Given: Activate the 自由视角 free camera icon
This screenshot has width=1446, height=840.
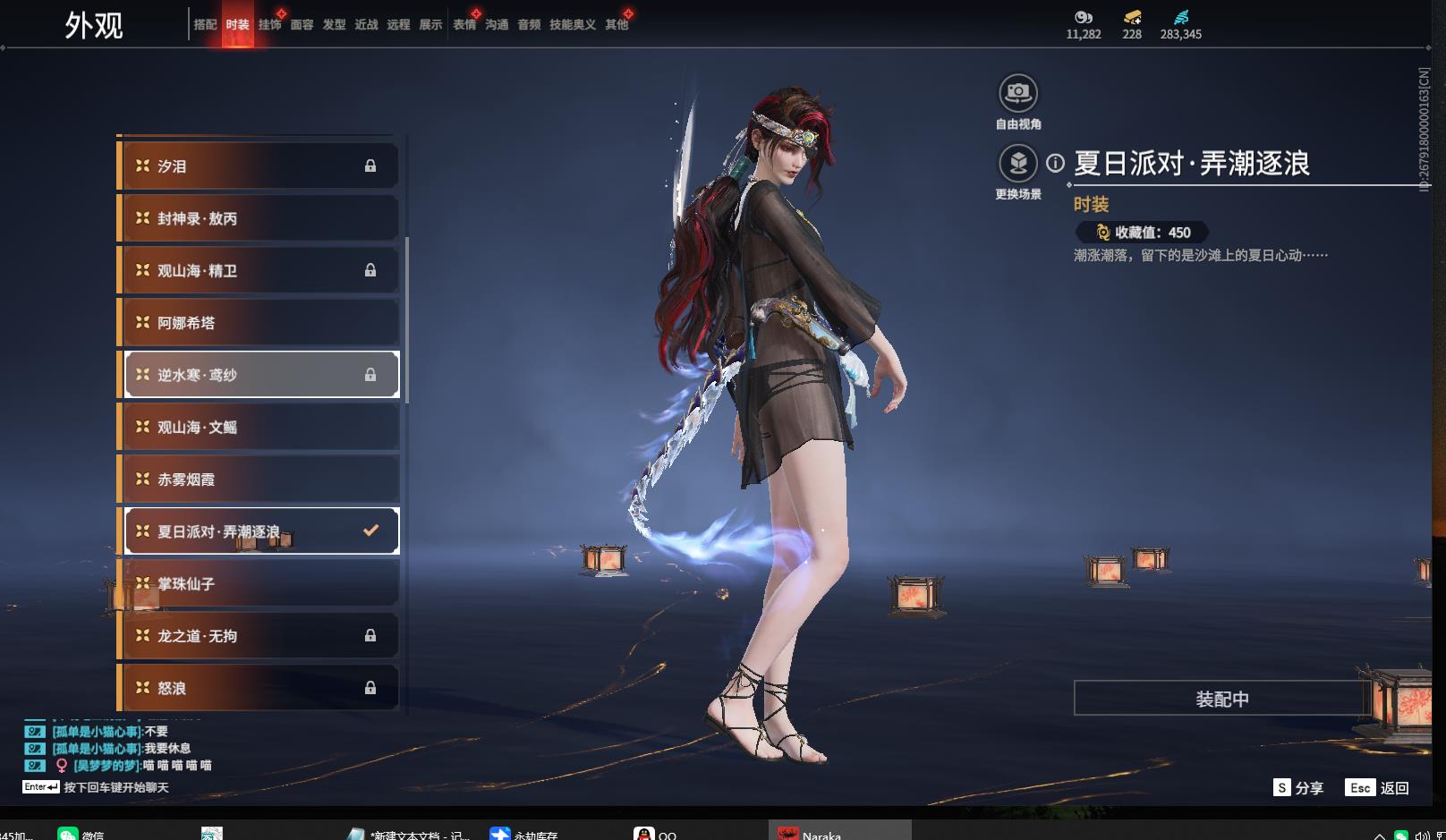Looking at the screenshot, I should [1017, 93].
